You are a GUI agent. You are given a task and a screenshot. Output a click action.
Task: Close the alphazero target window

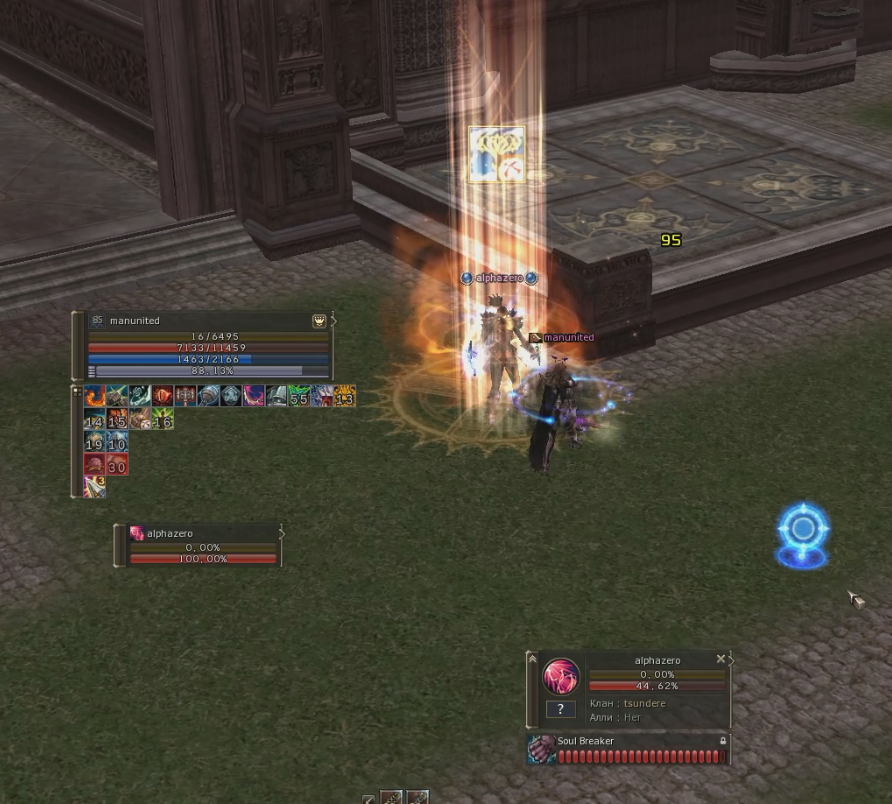pyautogui.click(x=721, y=660)
